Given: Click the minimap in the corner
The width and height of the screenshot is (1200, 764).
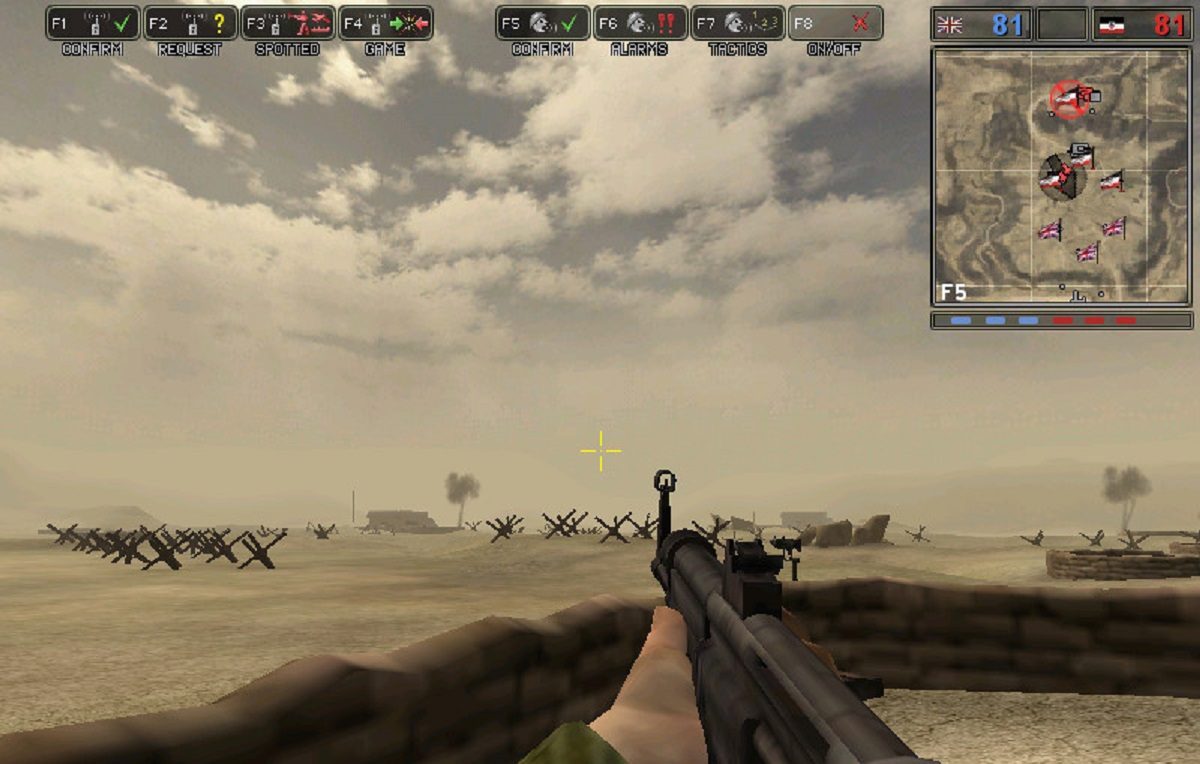Looking at the screenshot, I should pos(1061,176).
